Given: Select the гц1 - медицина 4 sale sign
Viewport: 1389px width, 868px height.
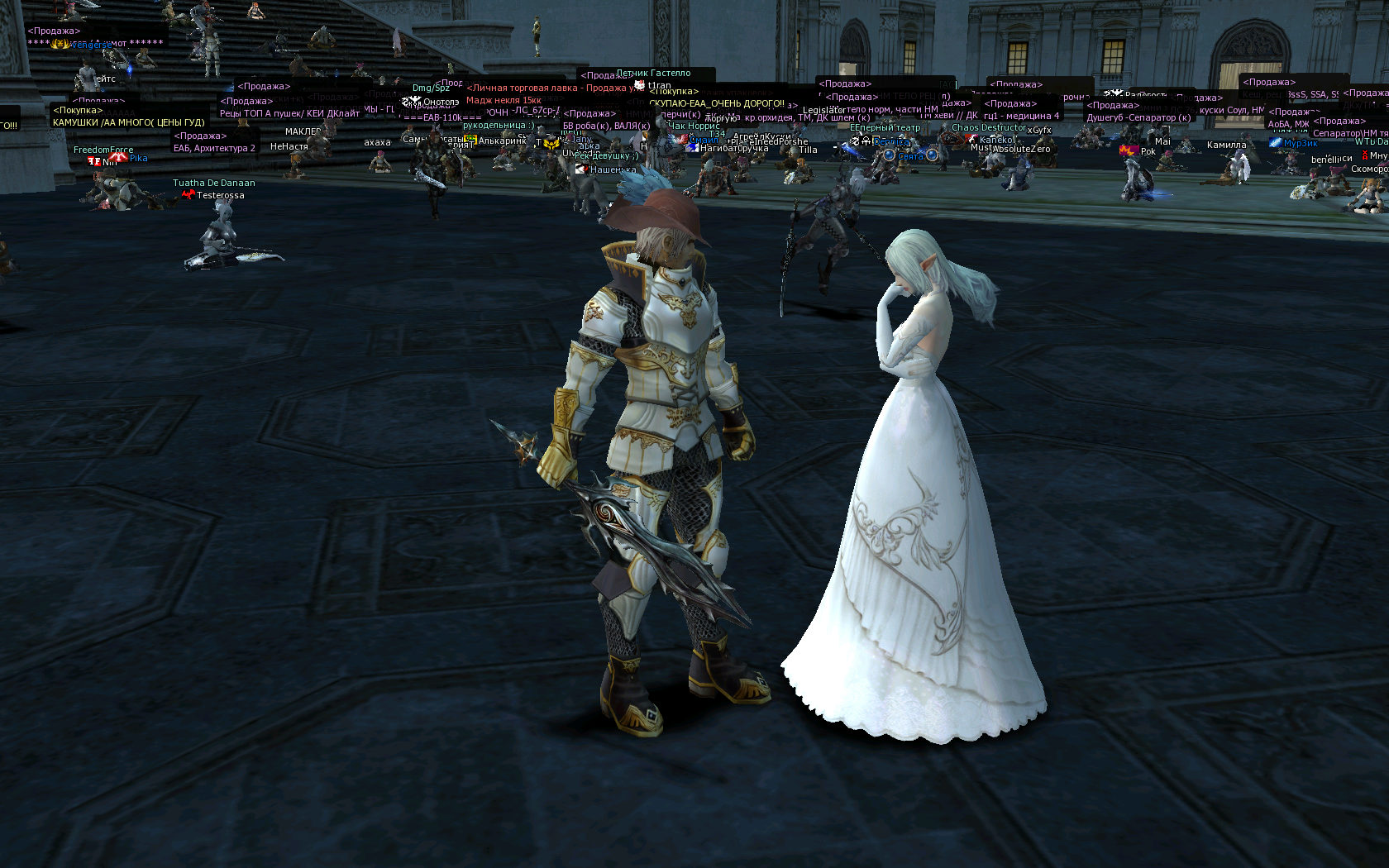Looking at the screenshot, I should (x=1021, y=116).
